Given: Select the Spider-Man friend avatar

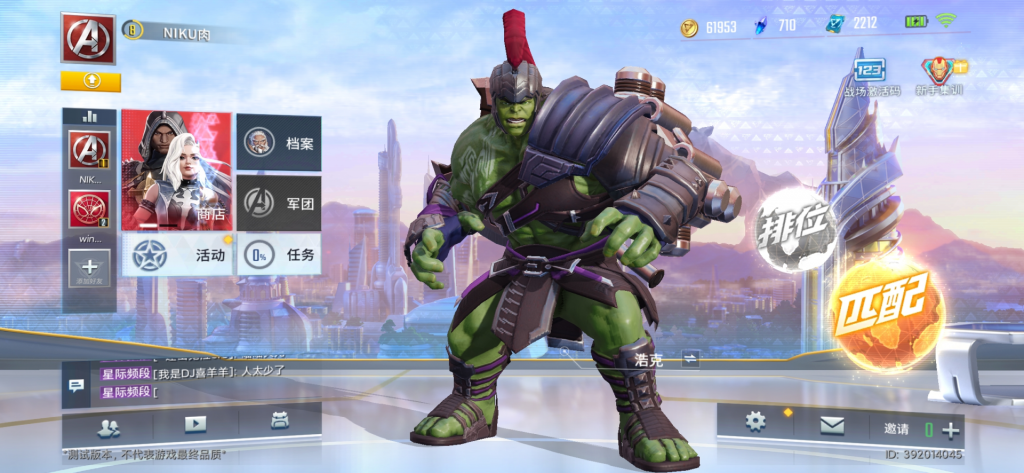Looking at the screenshot, I should pos(89,211).
